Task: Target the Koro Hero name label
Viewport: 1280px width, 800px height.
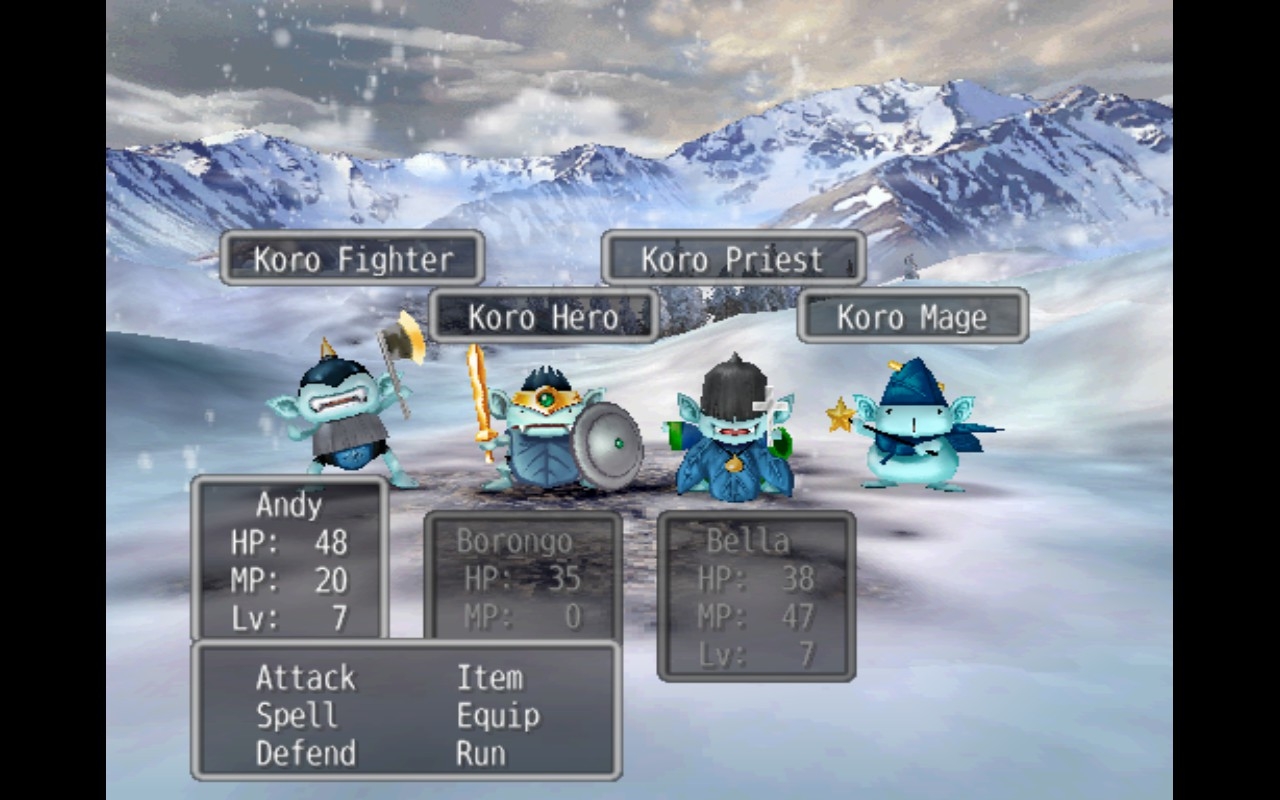Action: 543,317
